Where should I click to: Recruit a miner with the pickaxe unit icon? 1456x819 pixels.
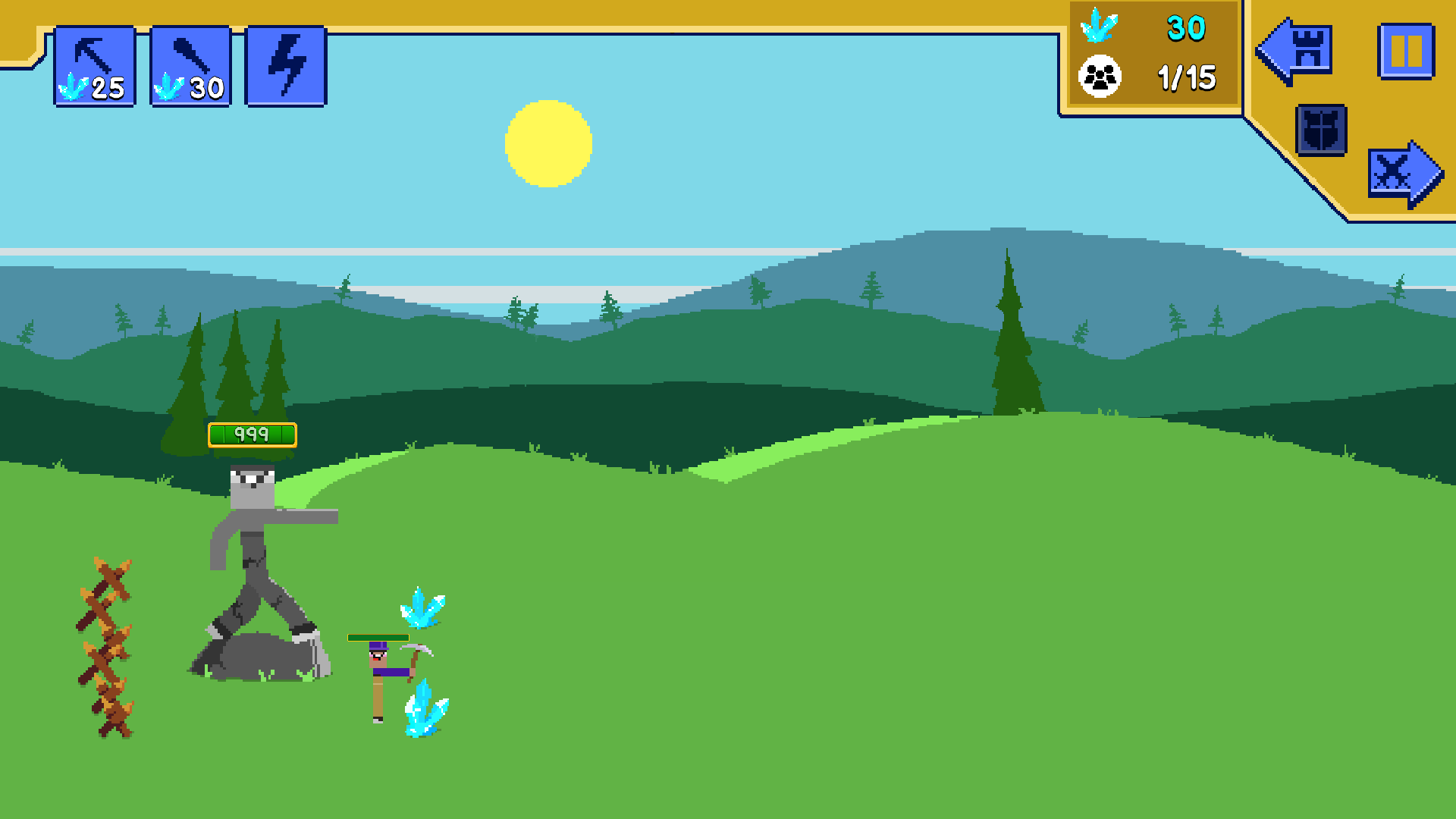(95, 64)
